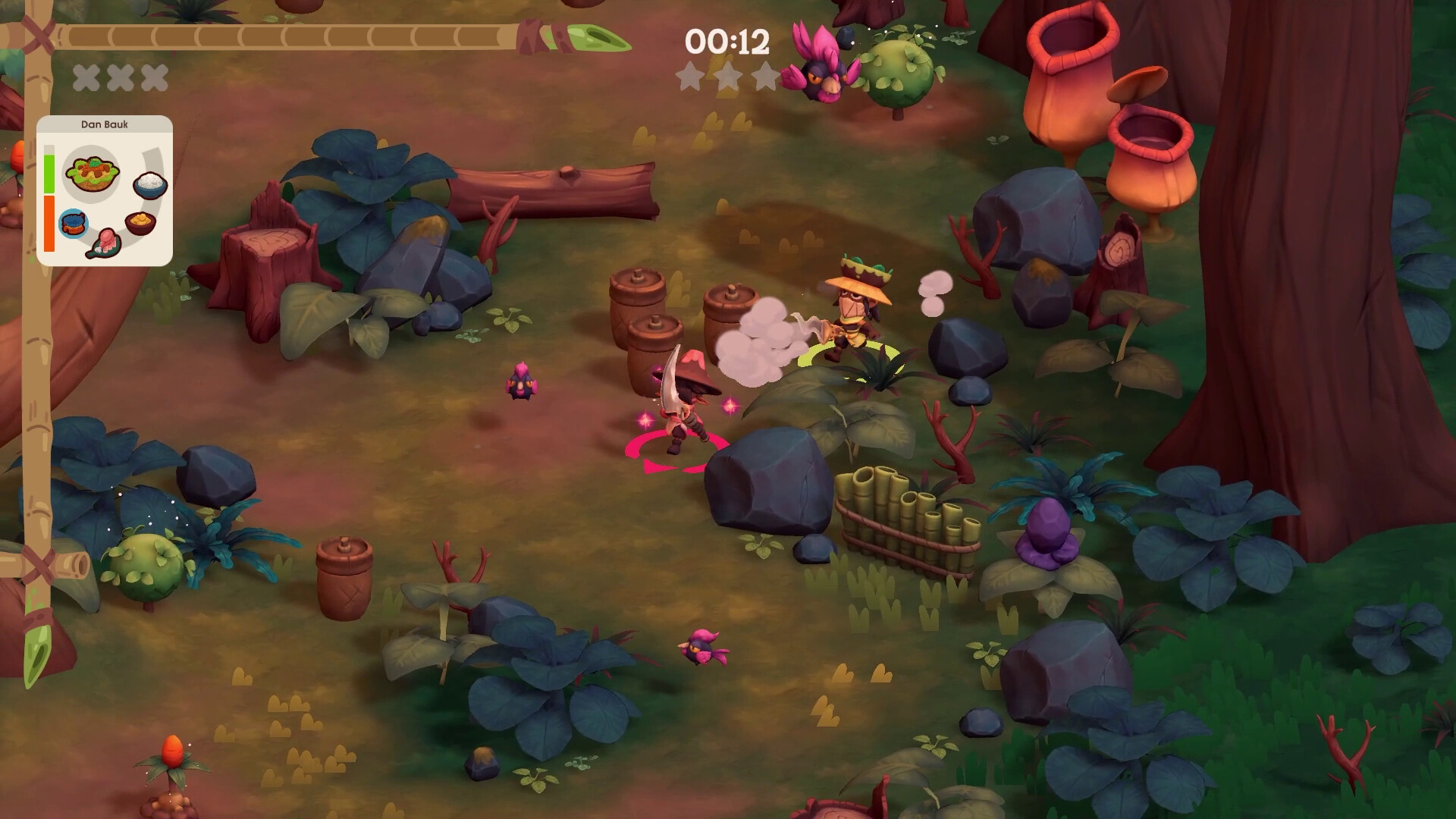Collapse the recipe panel header
The width and height of the screenshot is (1456, 819).
[x=105, y=123]
